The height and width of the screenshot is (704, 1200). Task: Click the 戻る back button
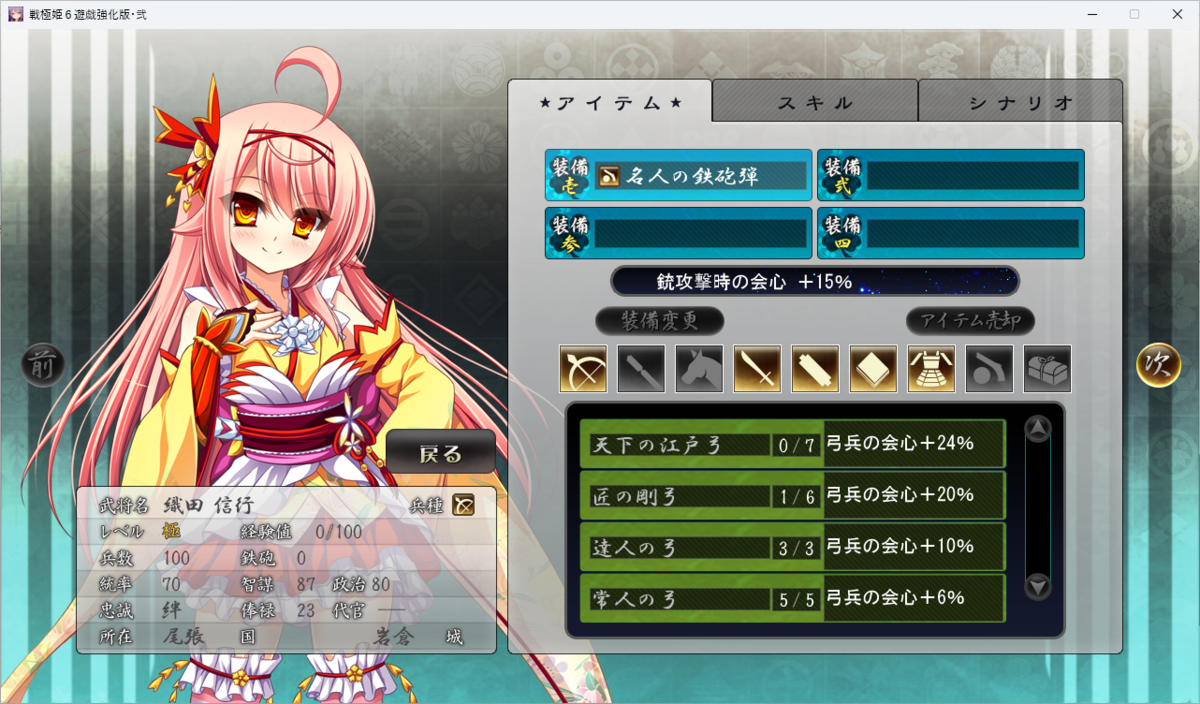tap(441, 453)
